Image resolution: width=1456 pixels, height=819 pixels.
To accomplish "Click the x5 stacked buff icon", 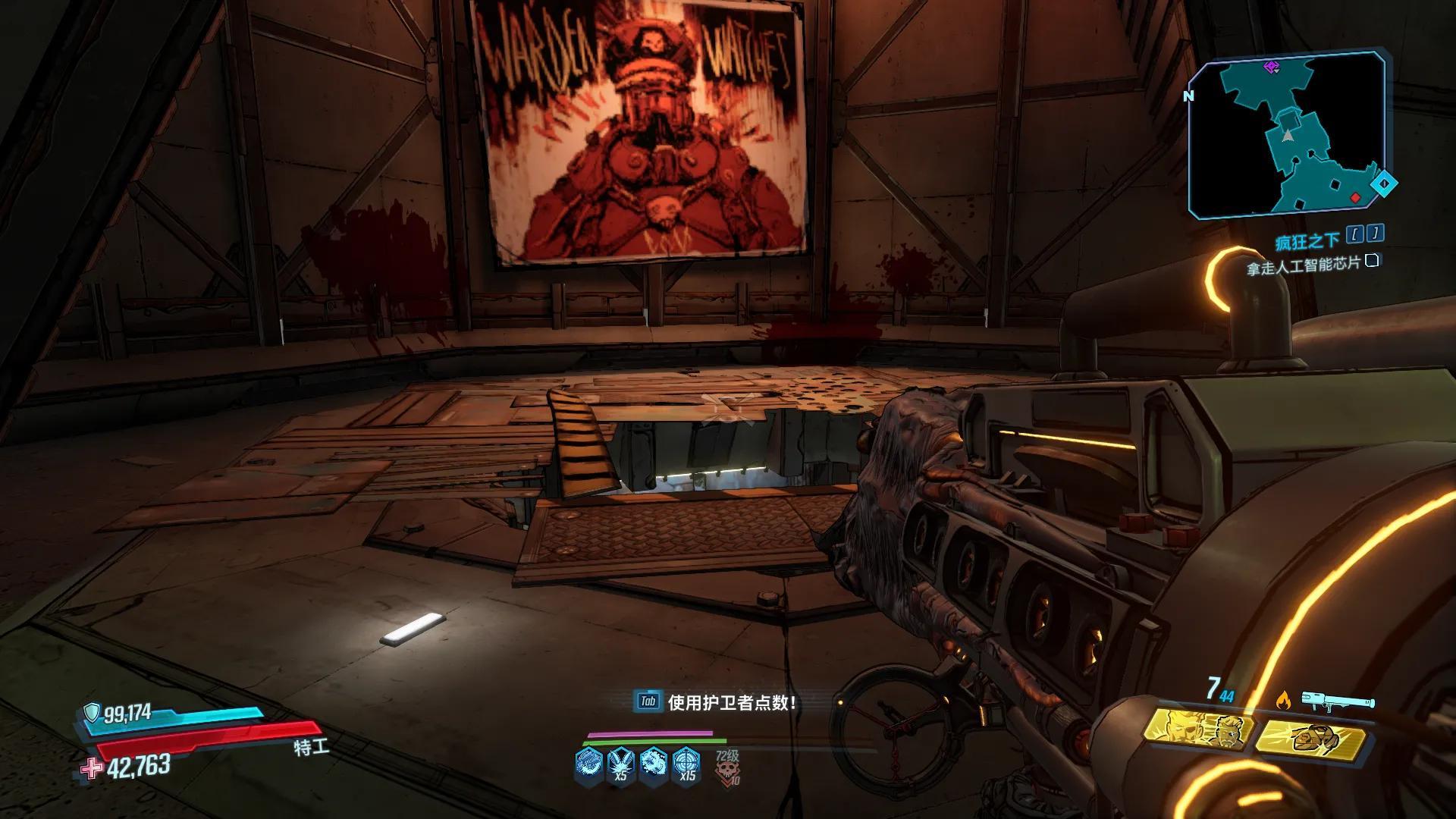I will [x=621, y=763].
